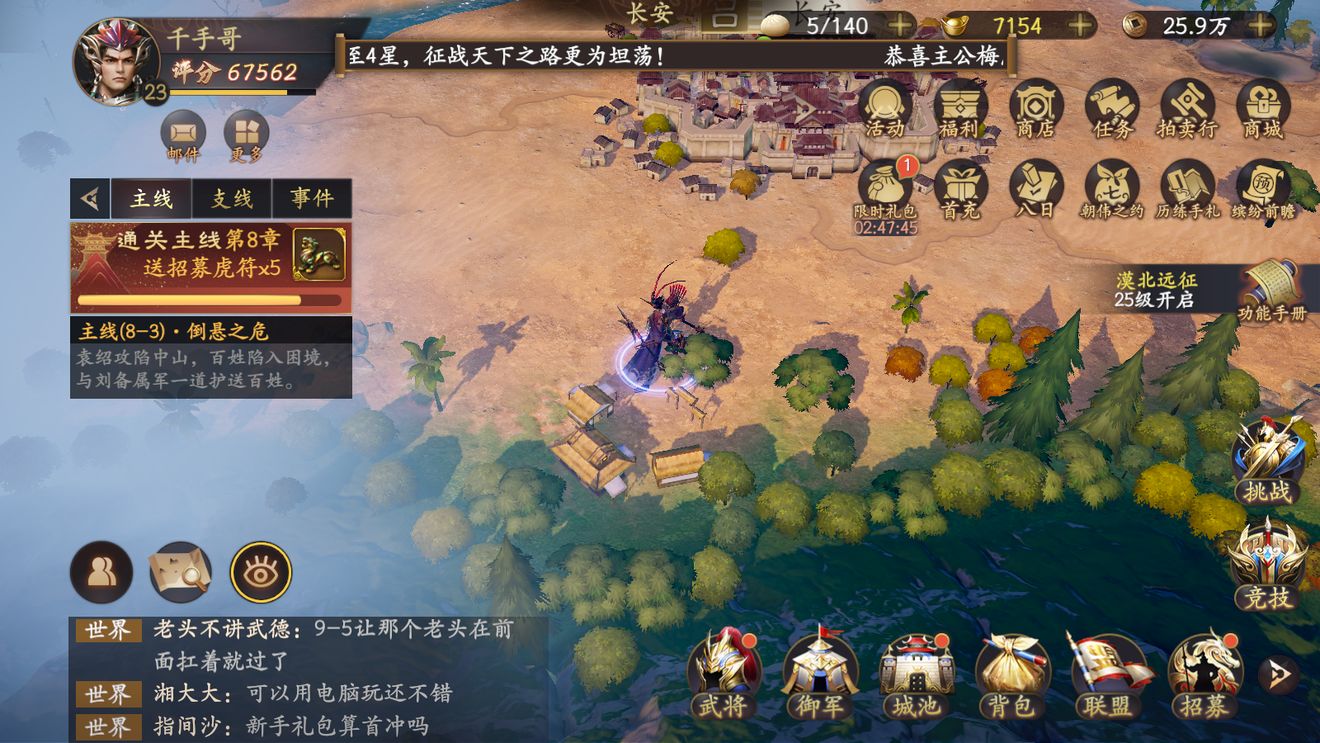Viewport: 1320px width, 743px height.
Task: Switch to the 事件 tab
Action: pos(311,198)
